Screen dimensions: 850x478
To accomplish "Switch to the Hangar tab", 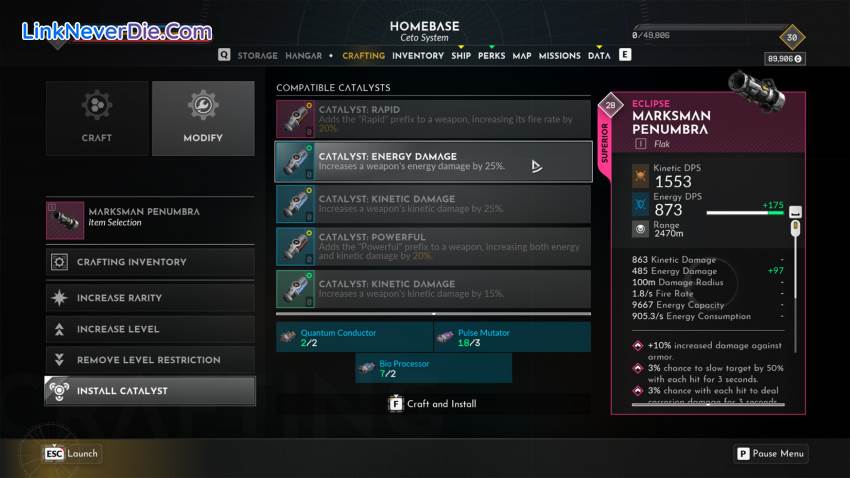I will (x=304, y=56).
